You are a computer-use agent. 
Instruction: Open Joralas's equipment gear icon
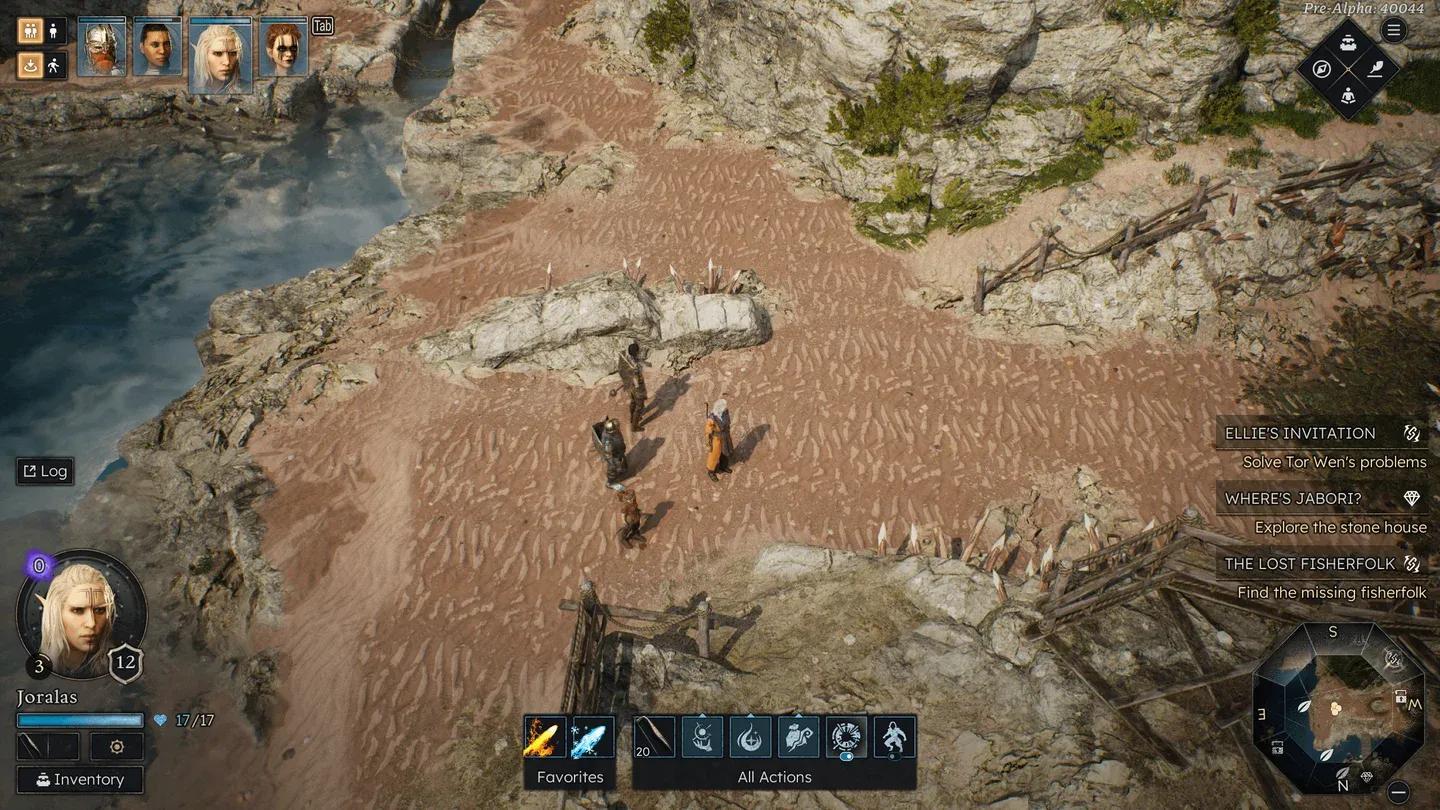[x=116, y=746]
